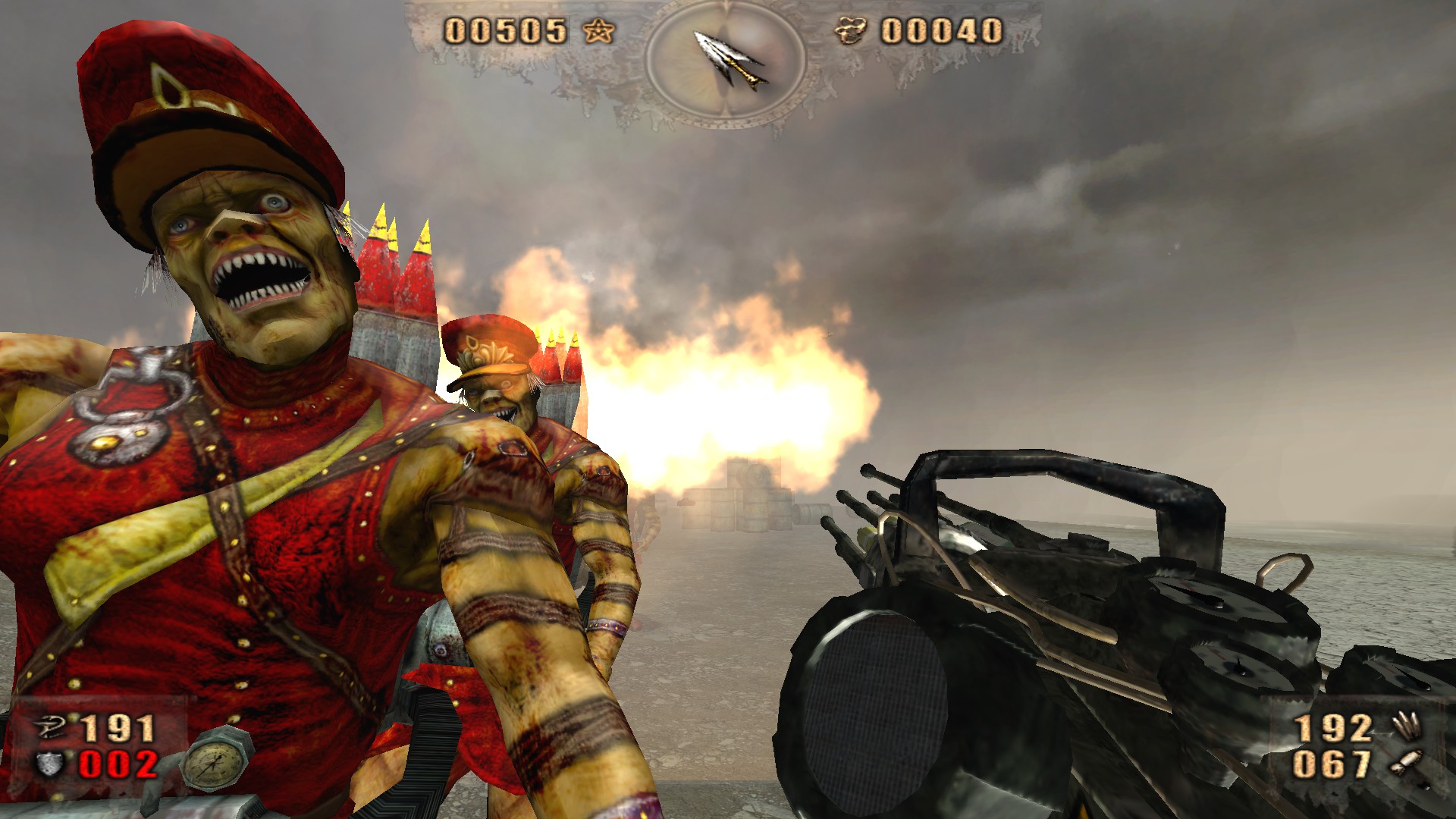This screenshot has height=819, width=1456.
Task: Click the gold pile icon beside 00040
Action: click(x=852, y=32)
